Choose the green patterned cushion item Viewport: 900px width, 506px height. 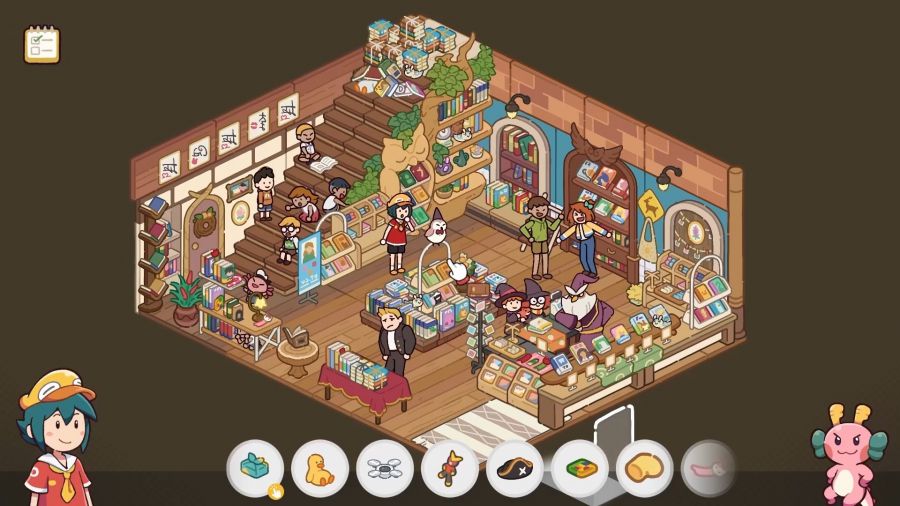click(x=580, y=468)
